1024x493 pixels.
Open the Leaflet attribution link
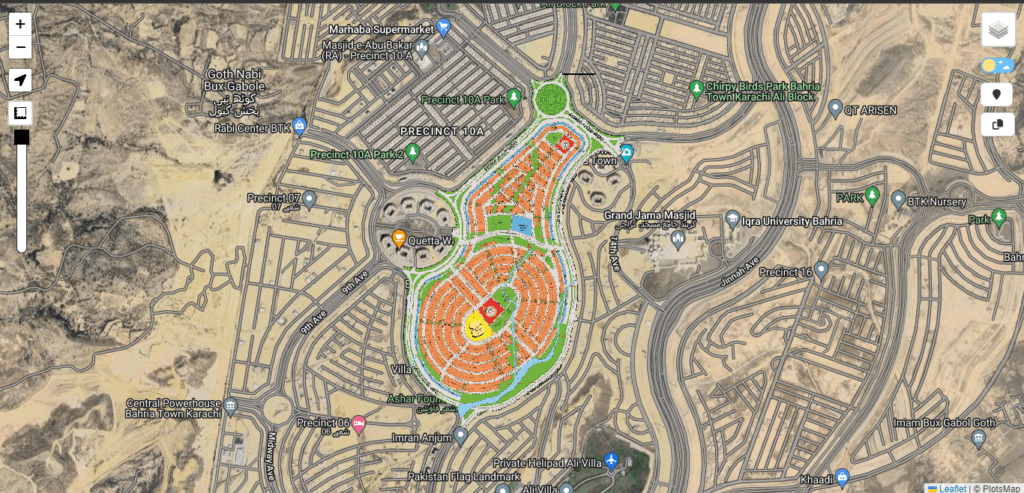pyautogui.click(x=951, y=488)
